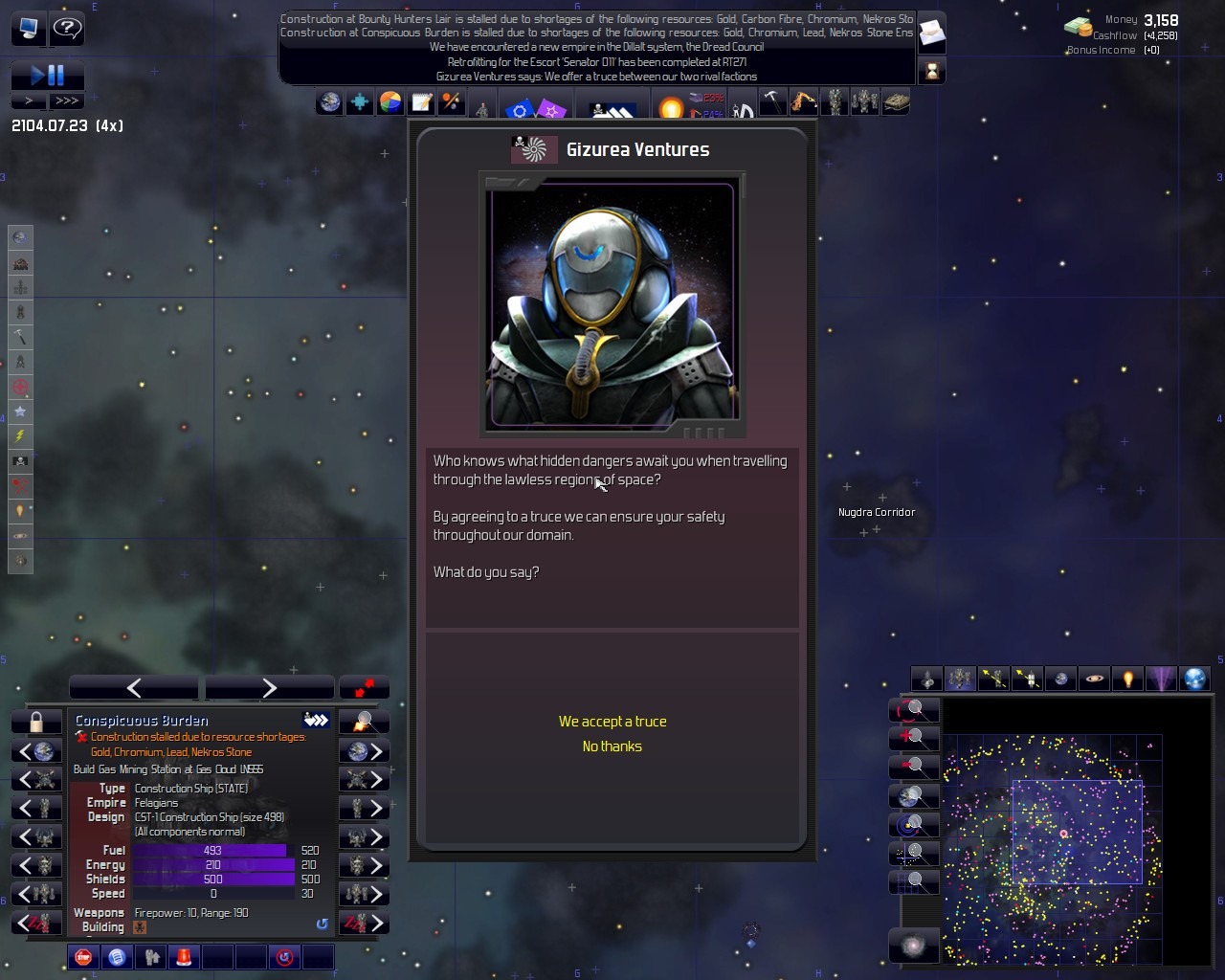Image resolution: width=1225 pixels, height=980 pixels.
Task: Toggle the play/pause game speed button
Action: point(47,75)
